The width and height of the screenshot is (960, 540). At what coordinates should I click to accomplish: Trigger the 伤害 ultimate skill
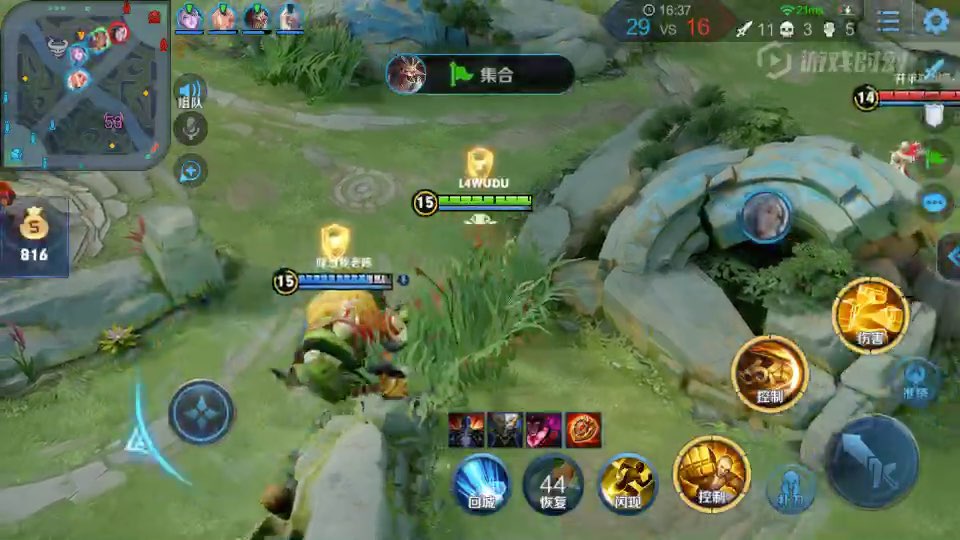click(x=870, y=316)
